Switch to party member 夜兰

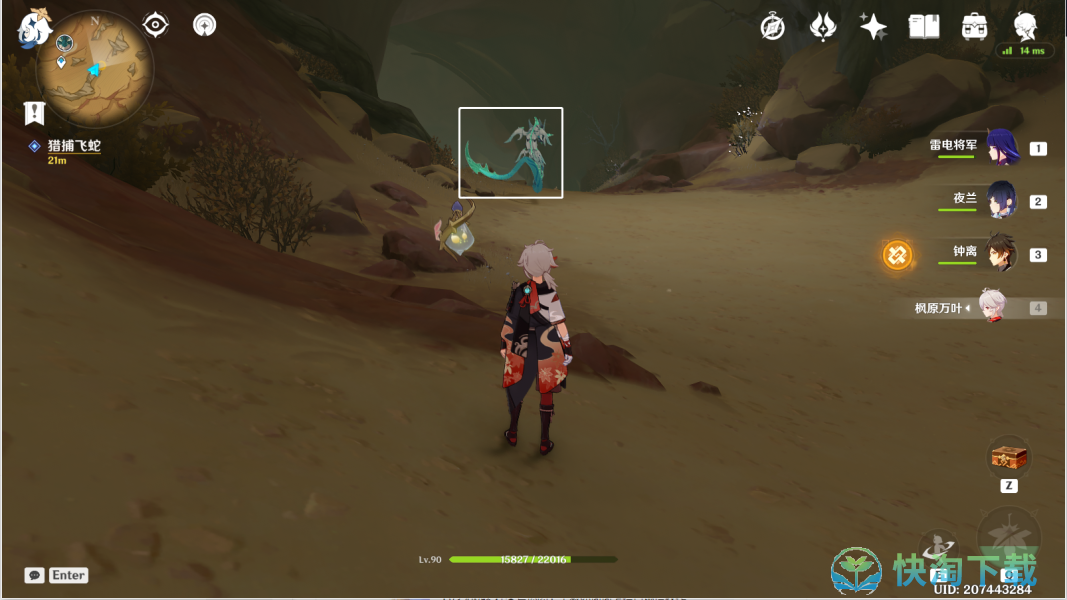[x=1001, y=200]
